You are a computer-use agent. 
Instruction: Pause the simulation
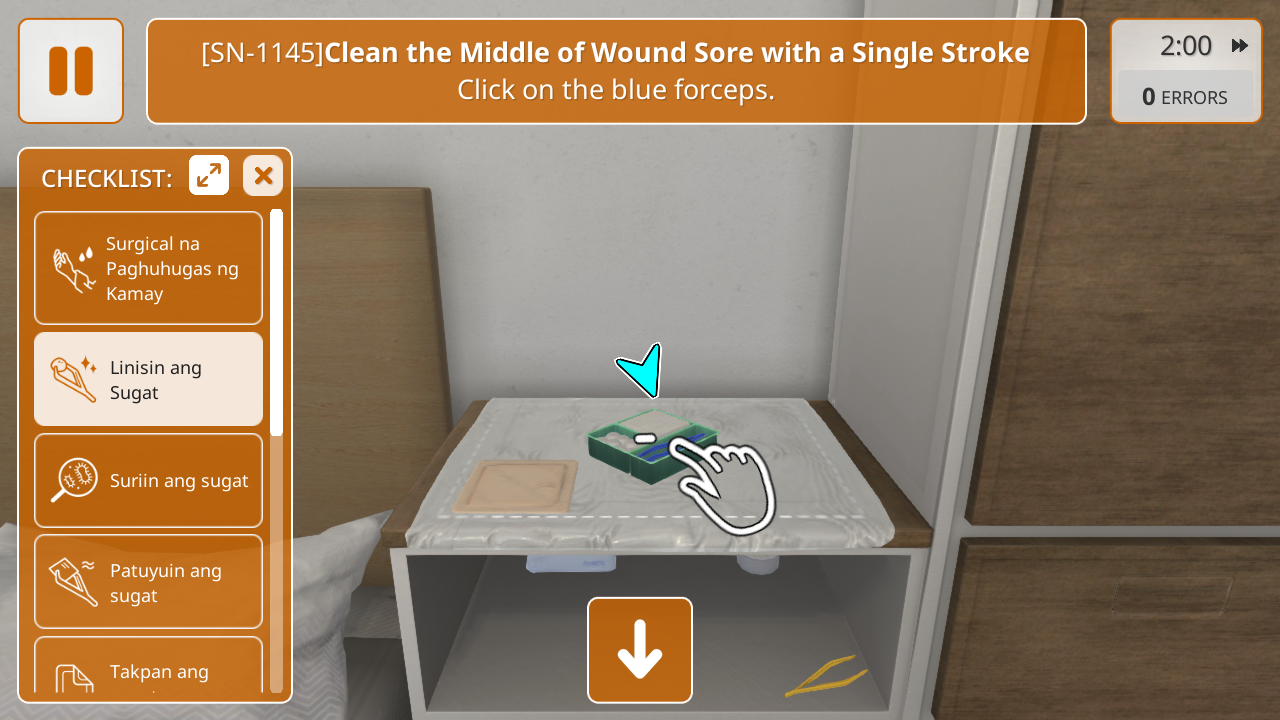coord(71,71)
